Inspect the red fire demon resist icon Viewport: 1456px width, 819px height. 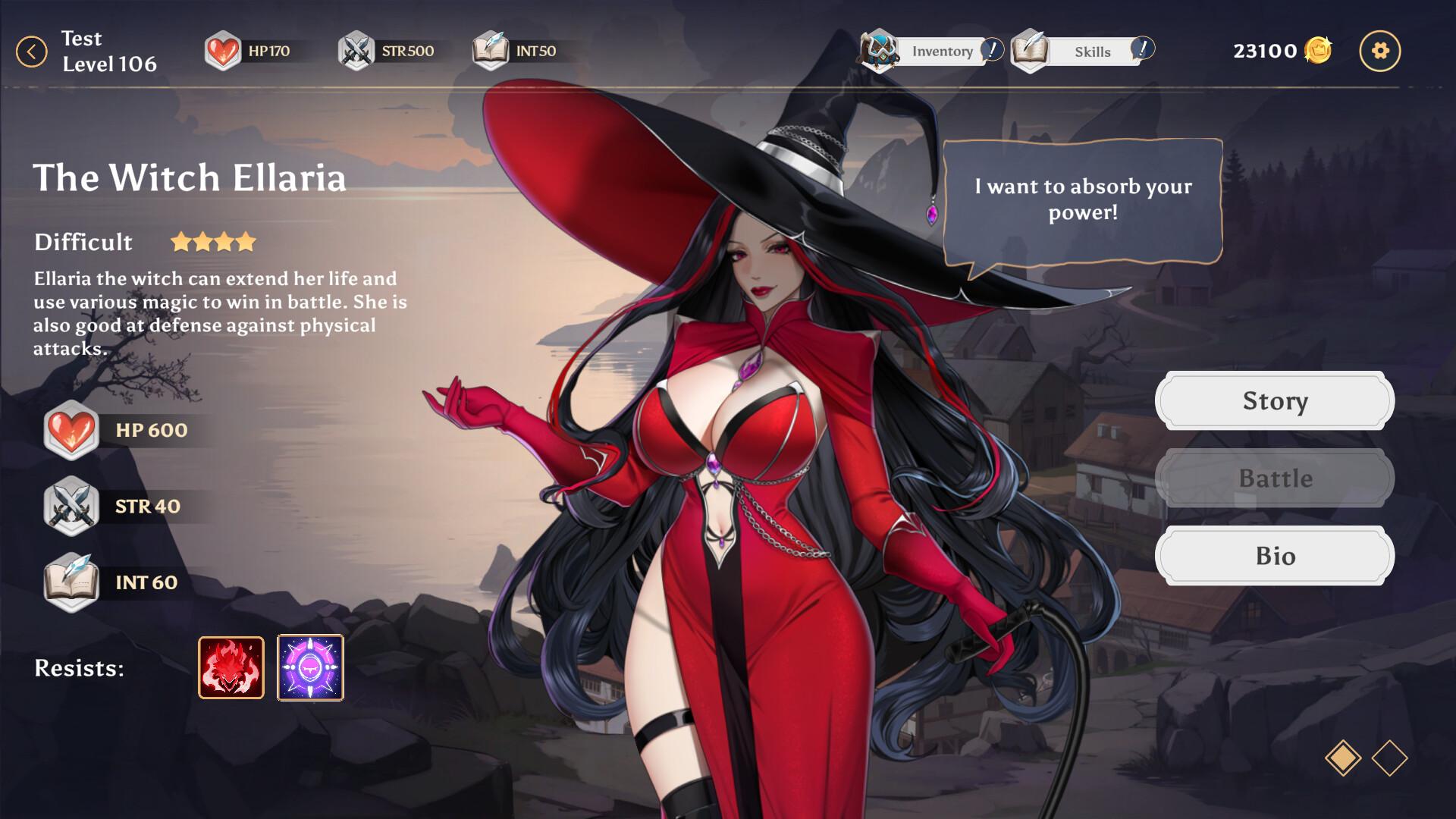231,667
